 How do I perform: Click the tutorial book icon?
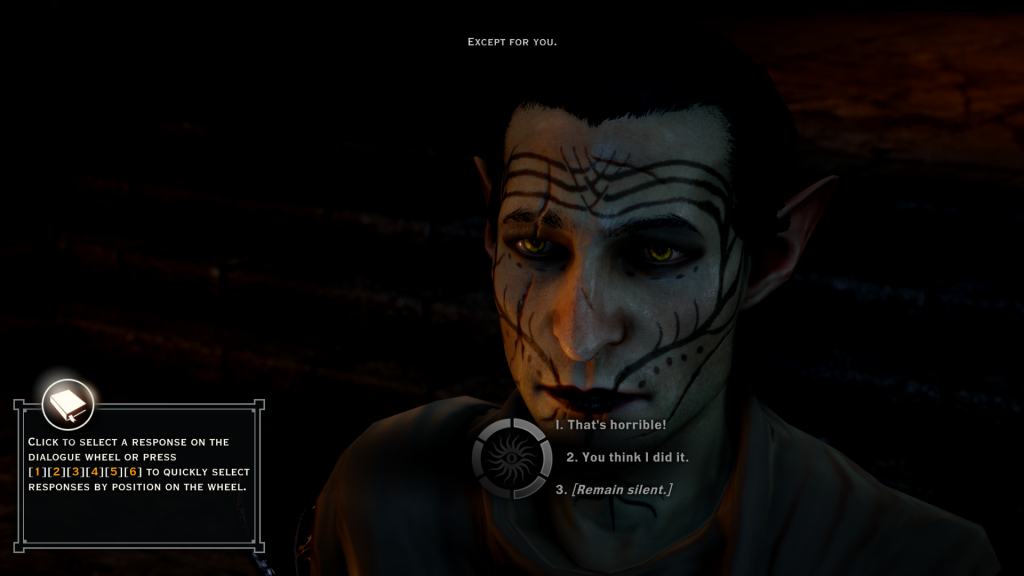[68, 405]
